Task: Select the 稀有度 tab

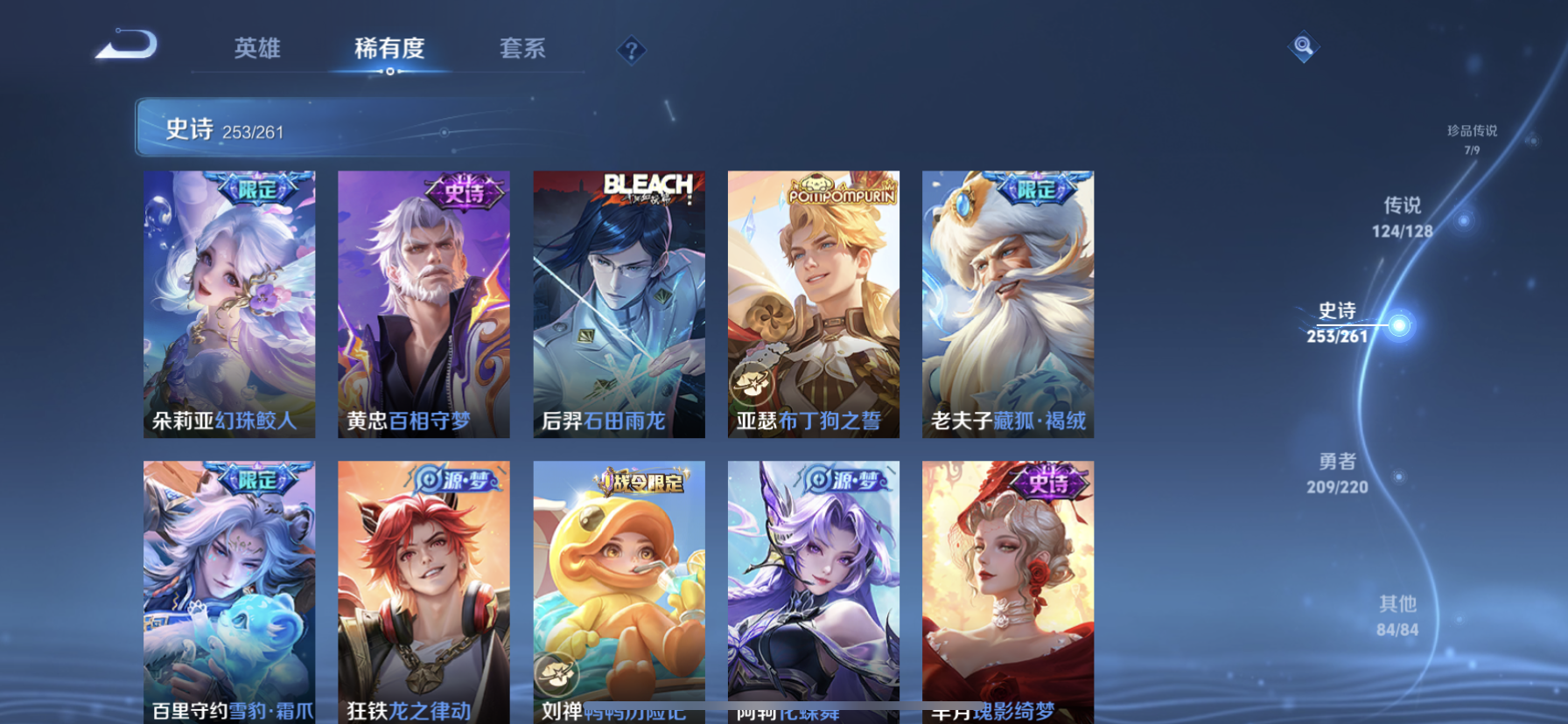Action: [x=389, y=48]
